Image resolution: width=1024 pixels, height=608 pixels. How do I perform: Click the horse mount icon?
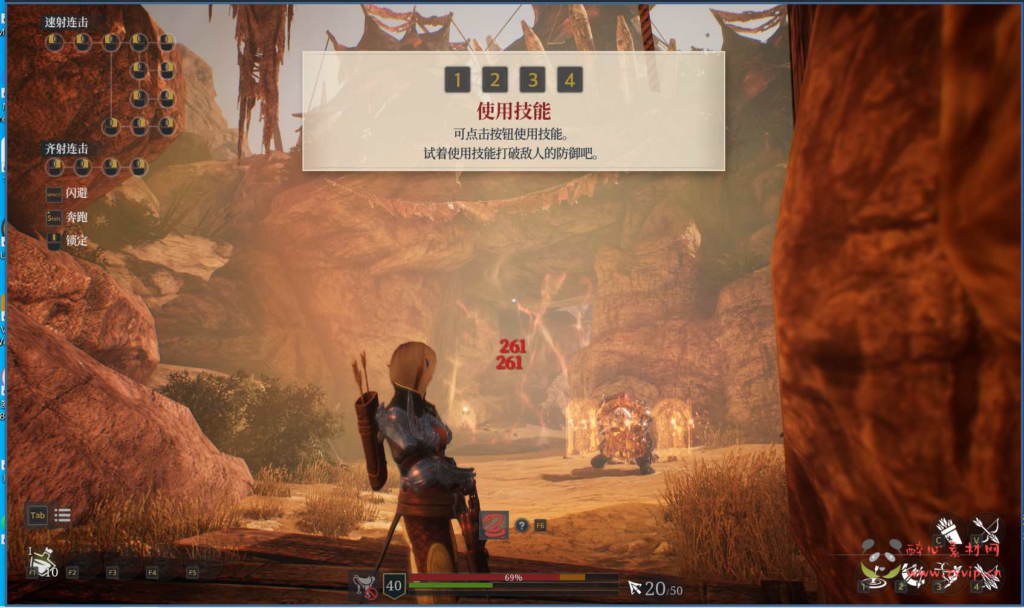[x=365, y=585]
